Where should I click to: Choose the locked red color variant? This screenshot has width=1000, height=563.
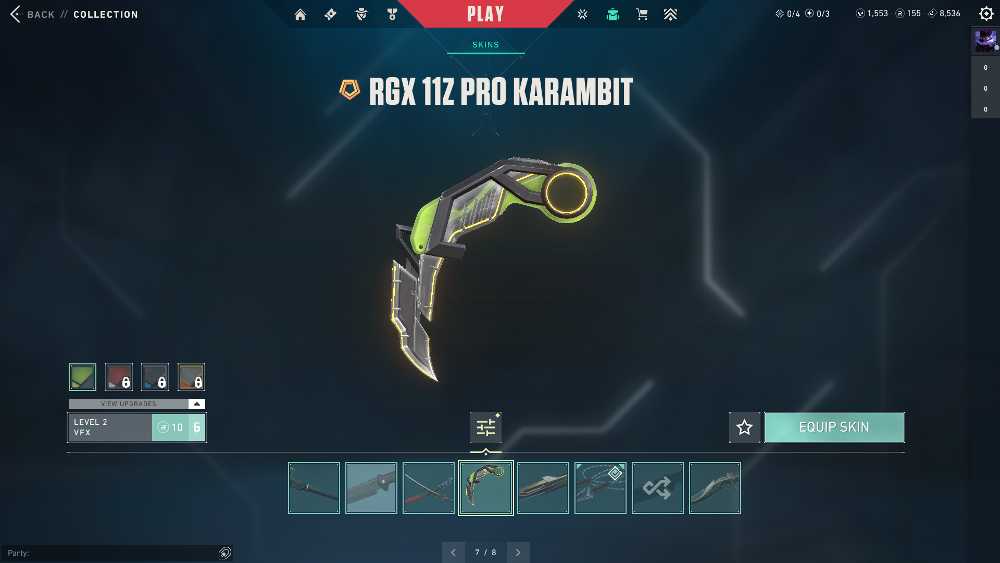point(119,377)
